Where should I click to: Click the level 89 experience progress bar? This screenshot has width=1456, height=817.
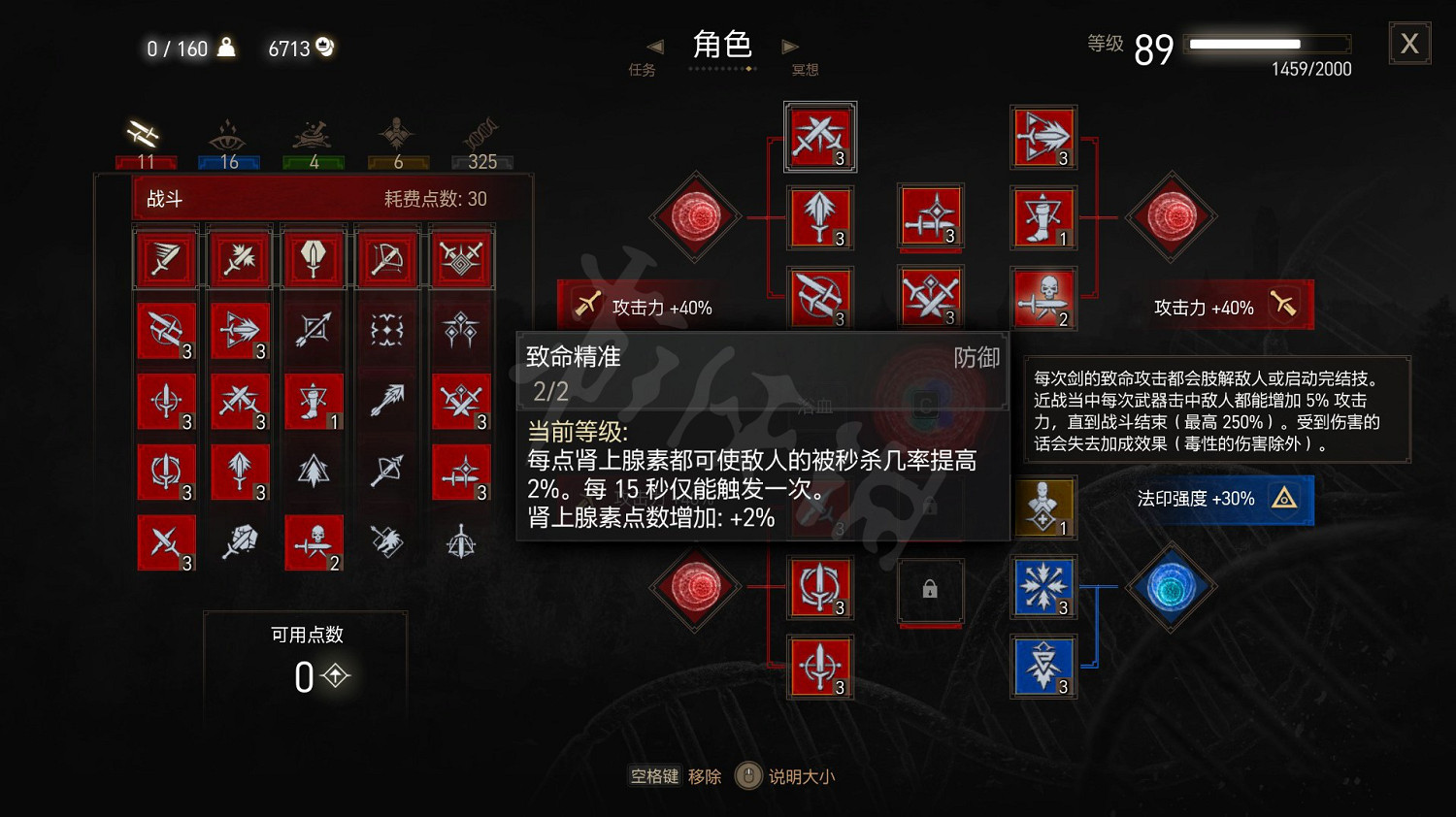(x=1267, y=43)
